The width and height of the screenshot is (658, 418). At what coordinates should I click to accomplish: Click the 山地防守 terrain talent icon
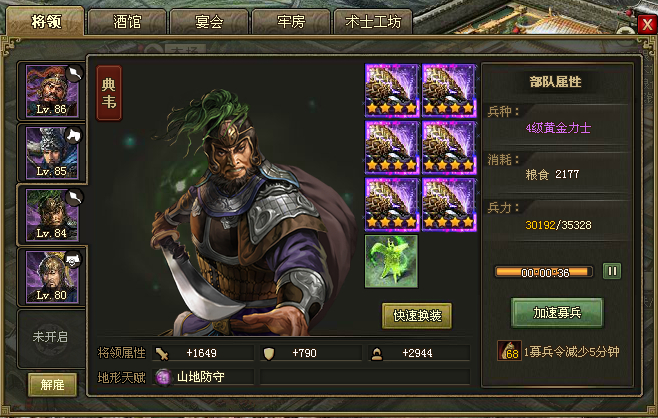[165, 377]
